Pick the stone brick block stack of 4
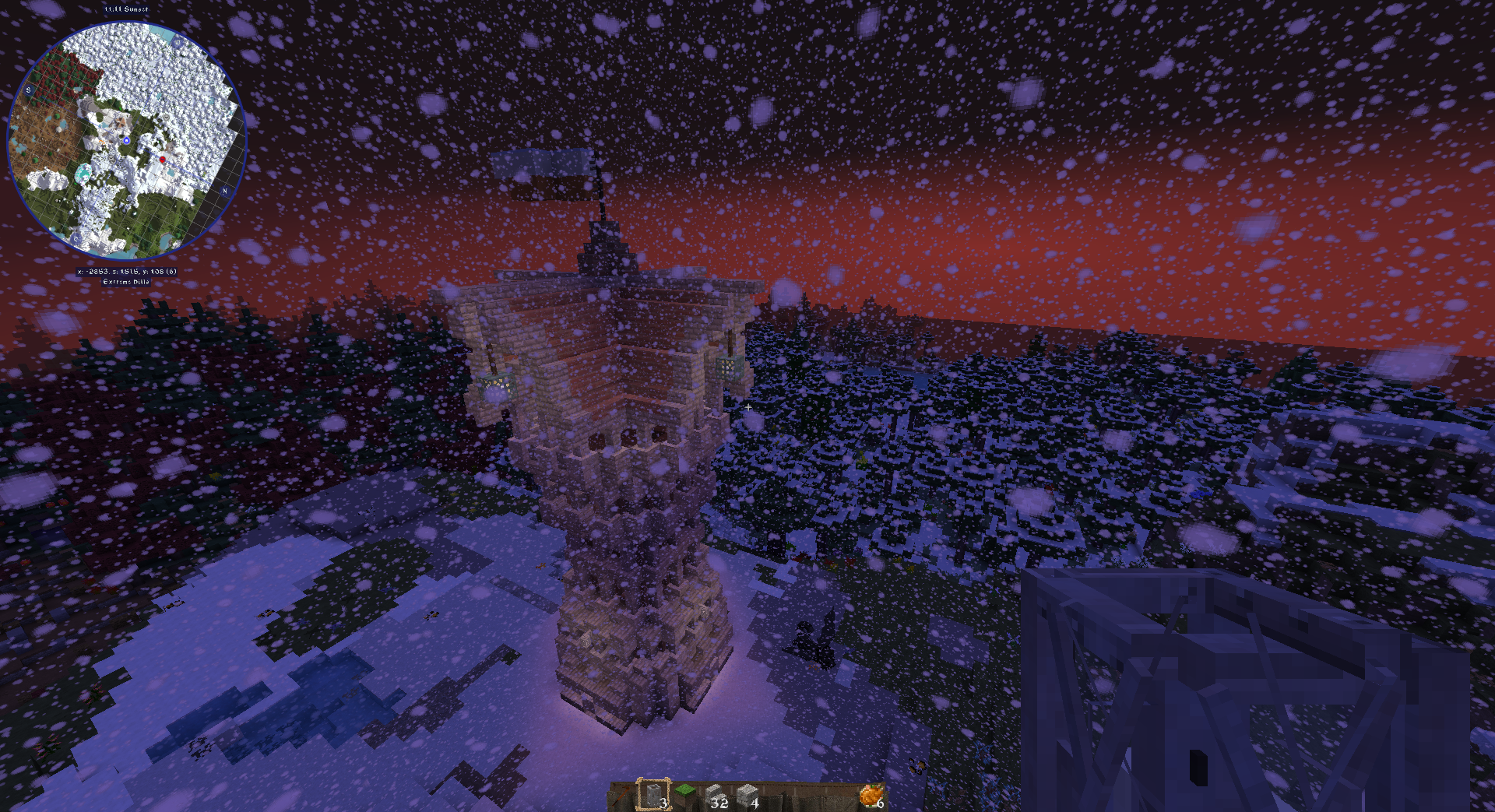Viewport: 1495px width, 812px height. point(747,796)
